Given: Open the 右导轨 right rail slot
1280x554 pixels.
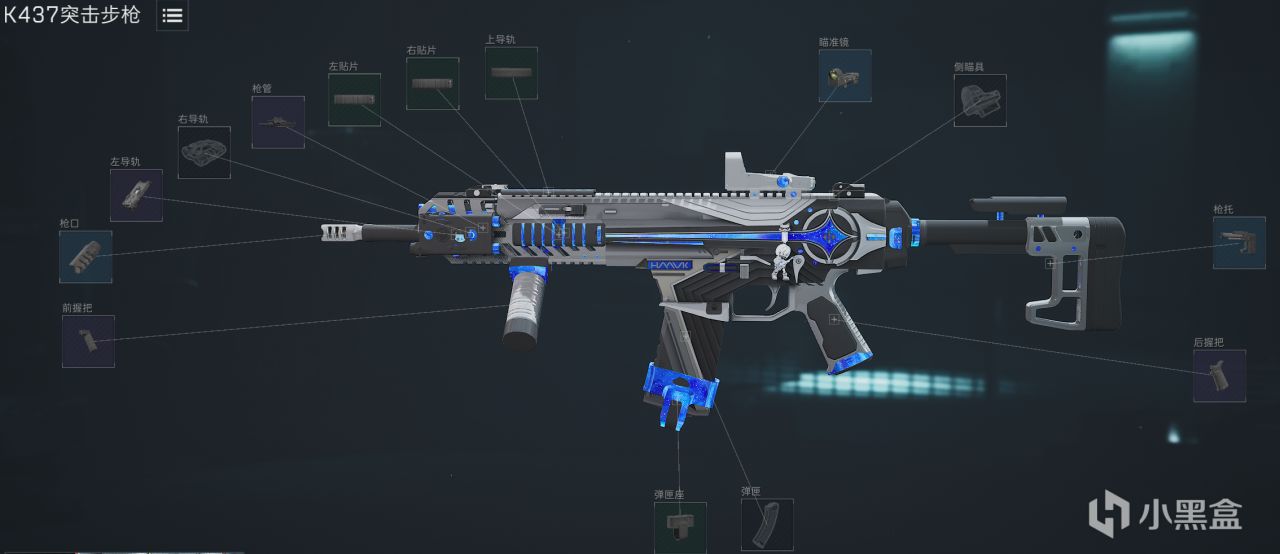Looking at the screenshot, I should [204, 152].
